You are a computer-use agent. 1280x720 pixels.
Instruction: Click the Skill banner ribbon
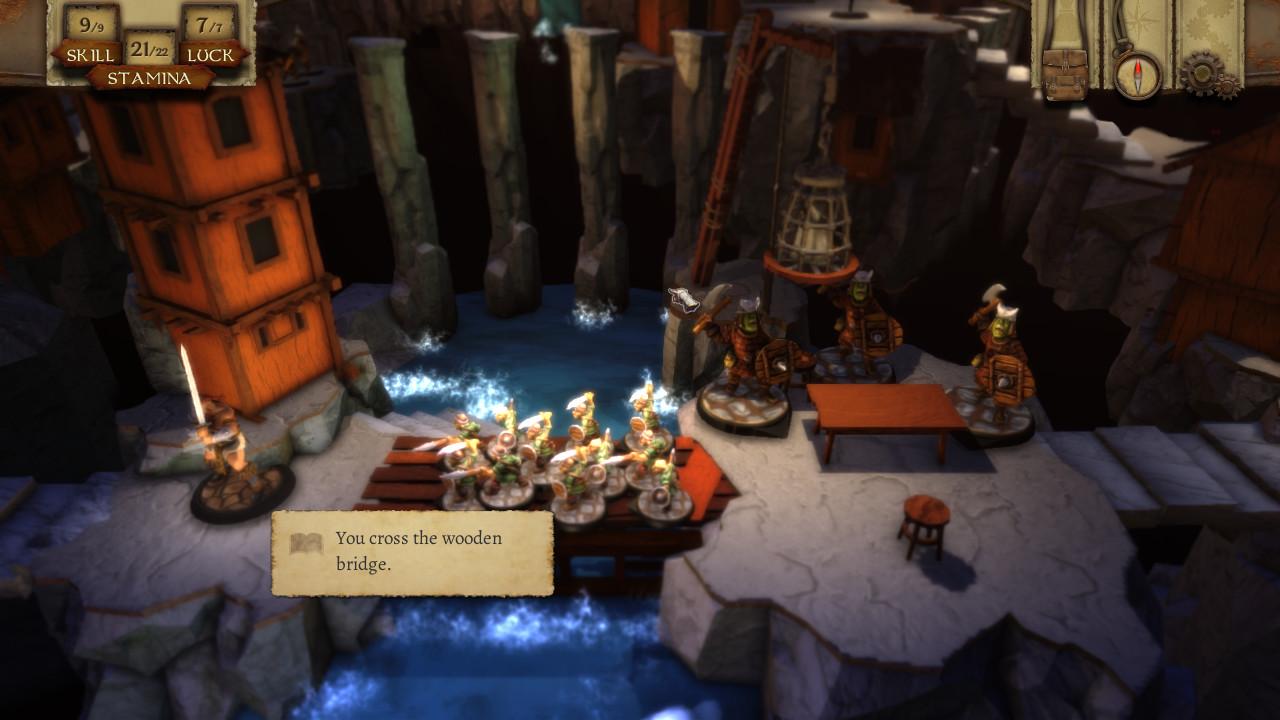91,55
